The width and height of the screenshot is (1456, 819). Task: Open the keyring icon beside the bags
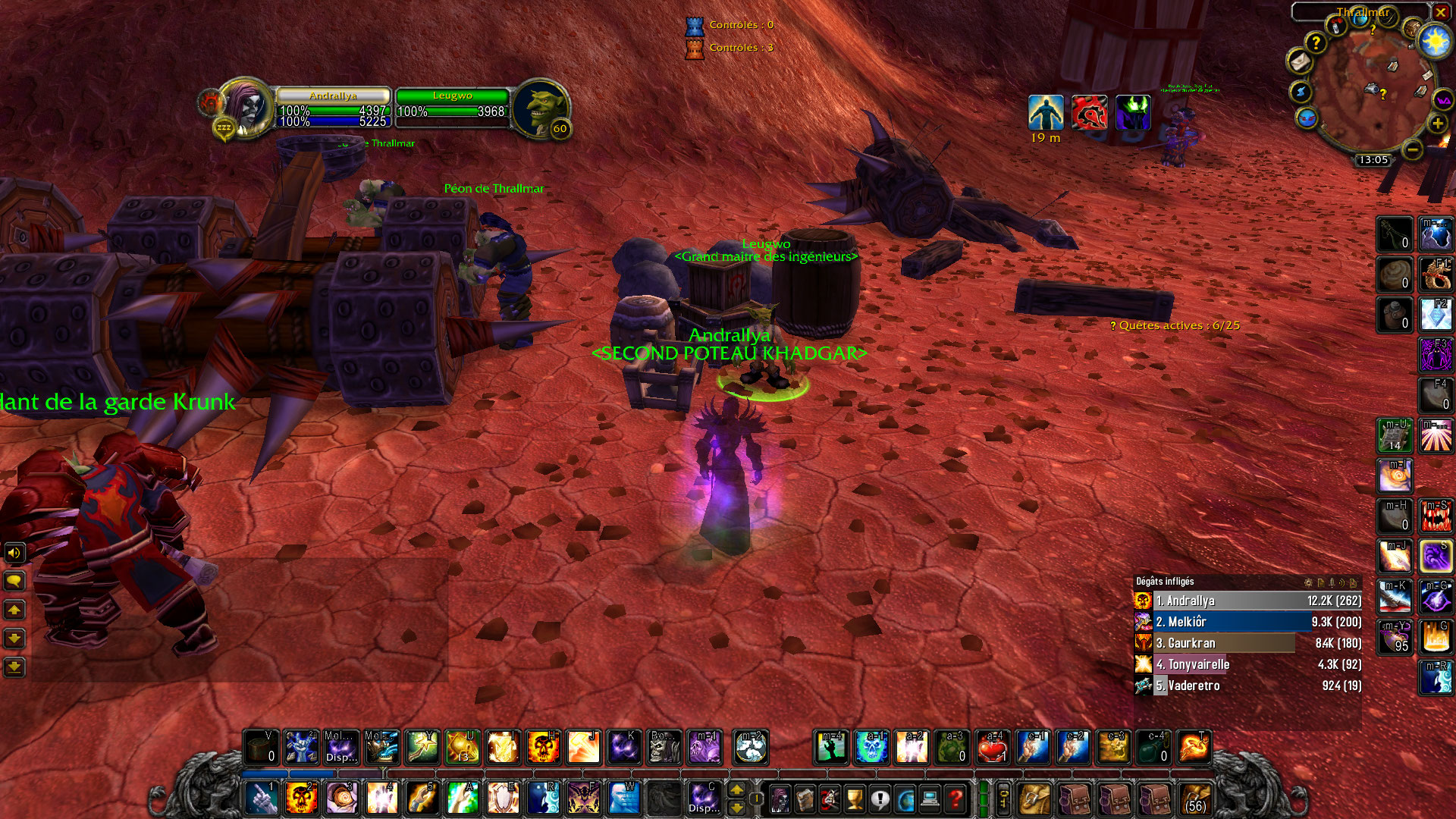(1003, 799)
